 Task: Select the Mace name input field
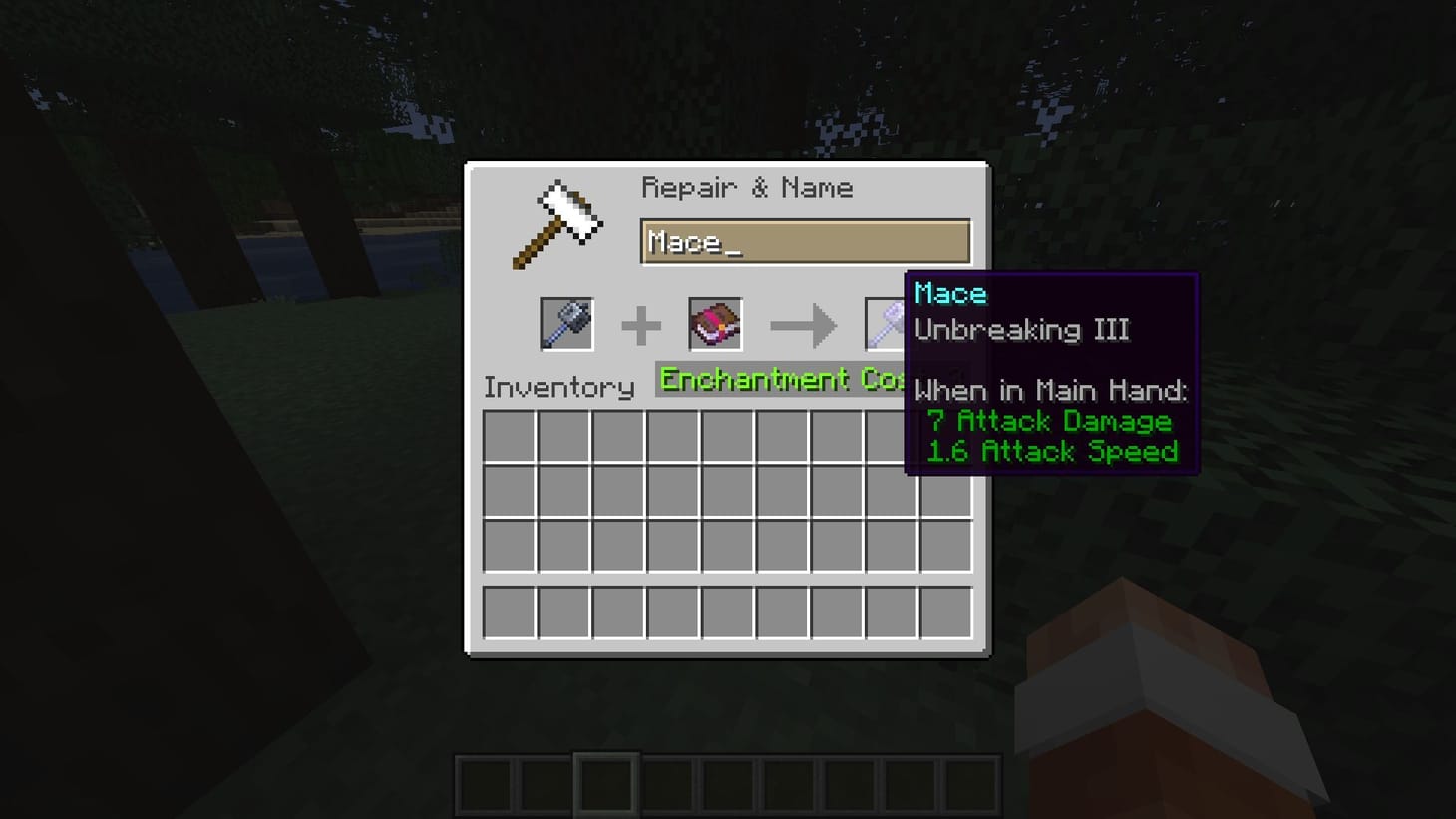(x=804, y=240)
